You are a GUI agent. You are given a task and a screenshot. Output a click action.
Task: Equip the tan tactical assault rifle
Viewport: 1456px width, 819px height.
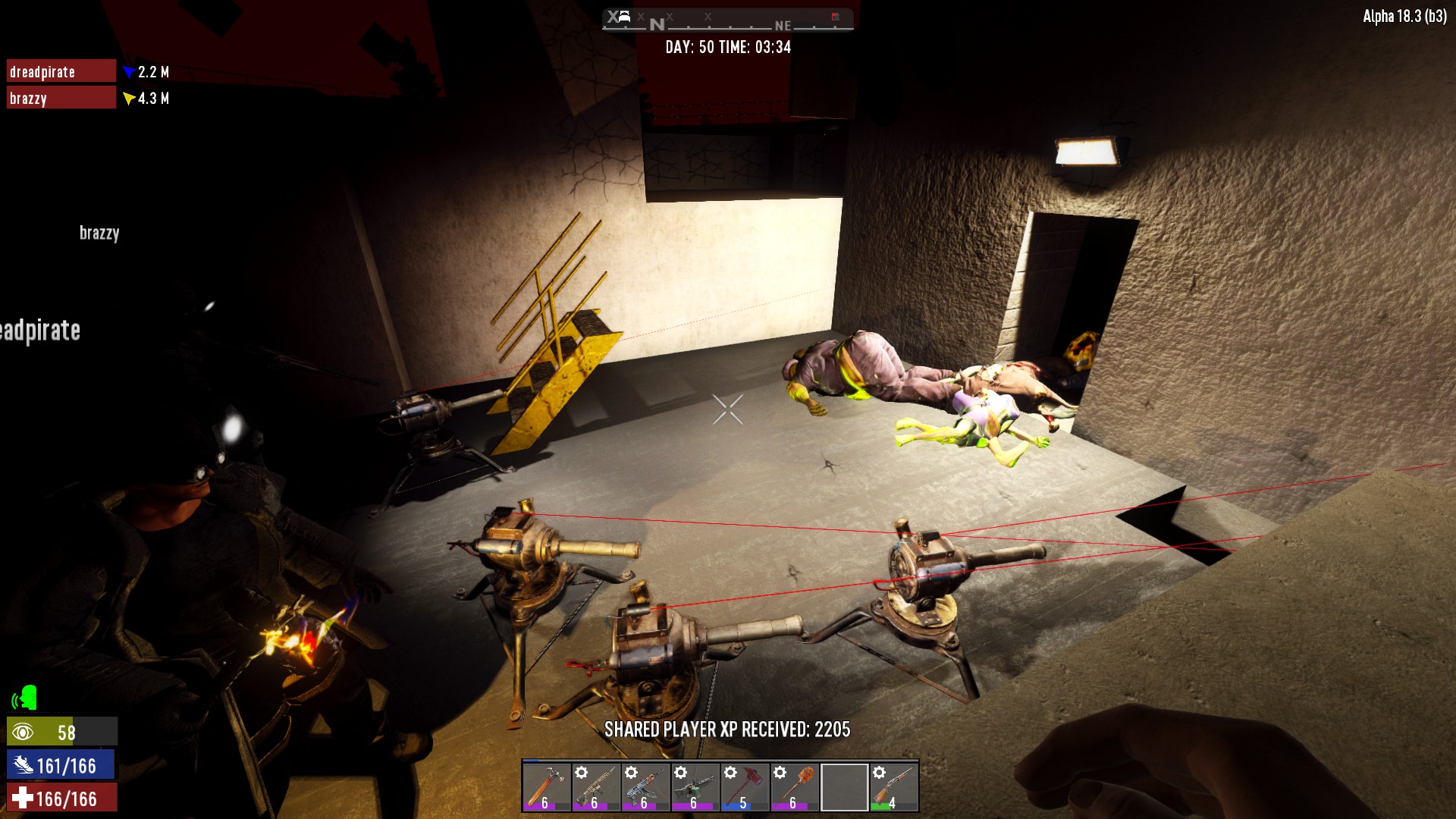pyautogui.click(x=595, y=786)
